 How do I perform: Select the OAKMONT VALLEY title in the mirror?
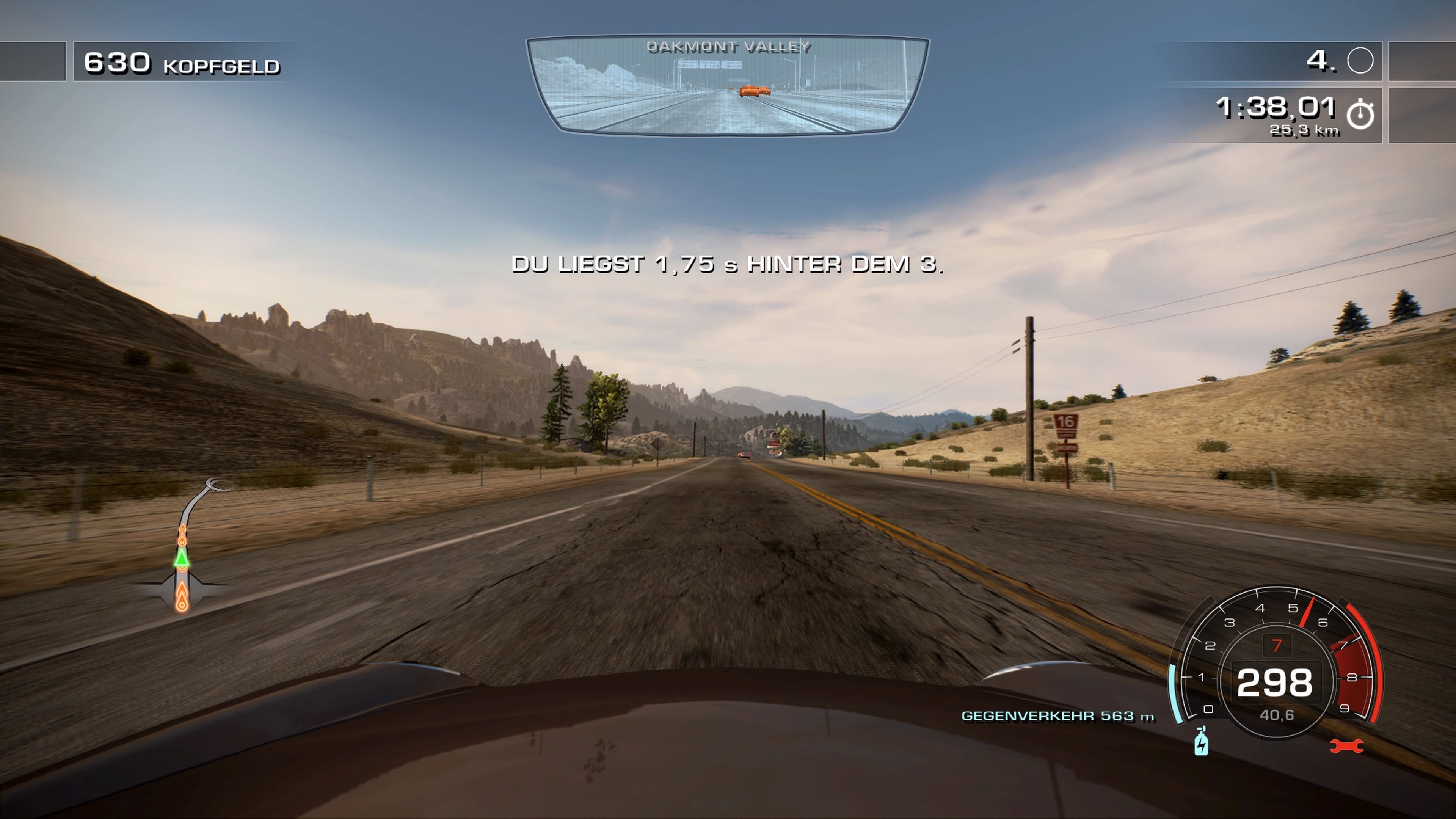point(729,47)
